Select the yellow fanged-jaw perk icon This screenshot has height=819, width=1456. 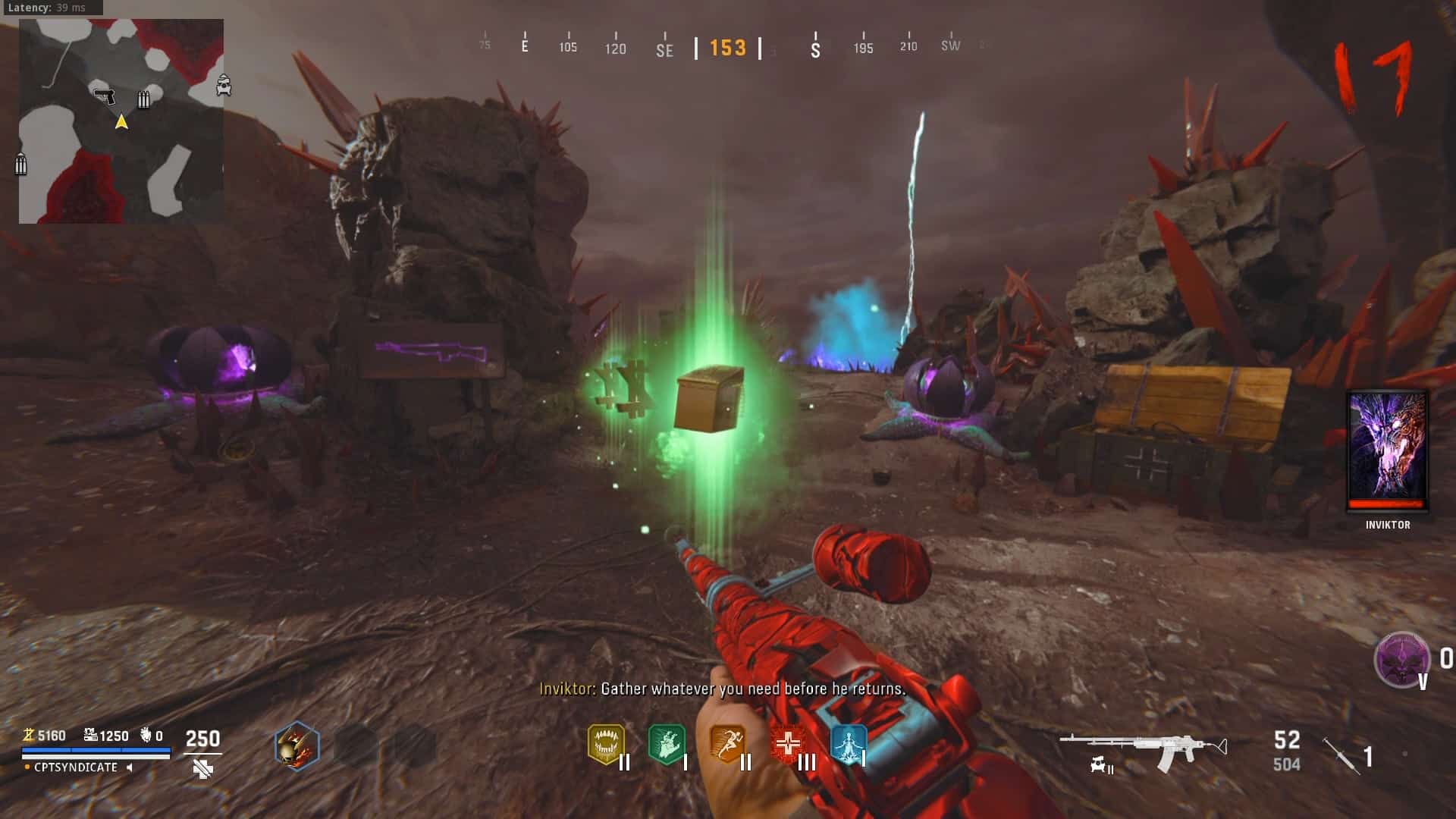606,744
